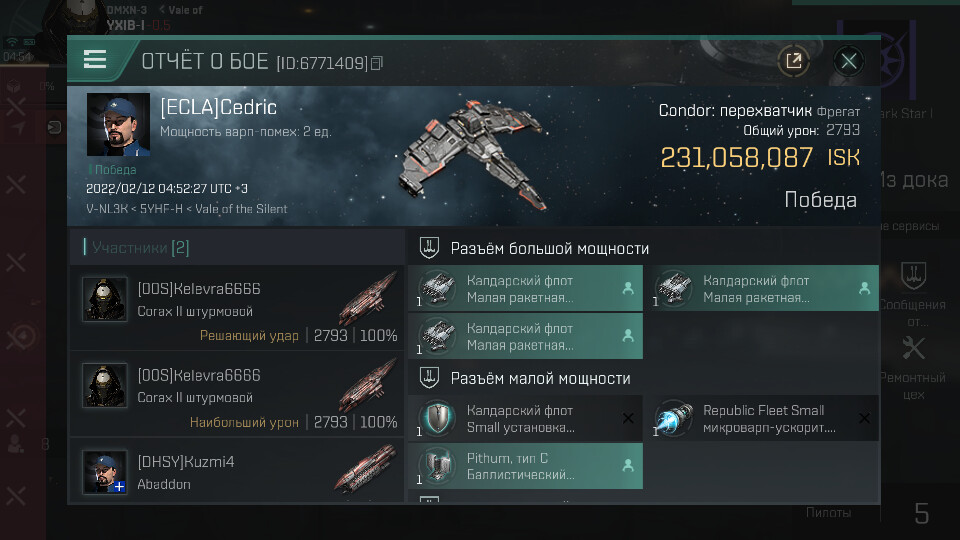Image resolution: width=960 pixels, height=540 pixels.
Task: Select the Caldari fleet Small установка module
Action: pyautogui.click(x=526, y=418)
